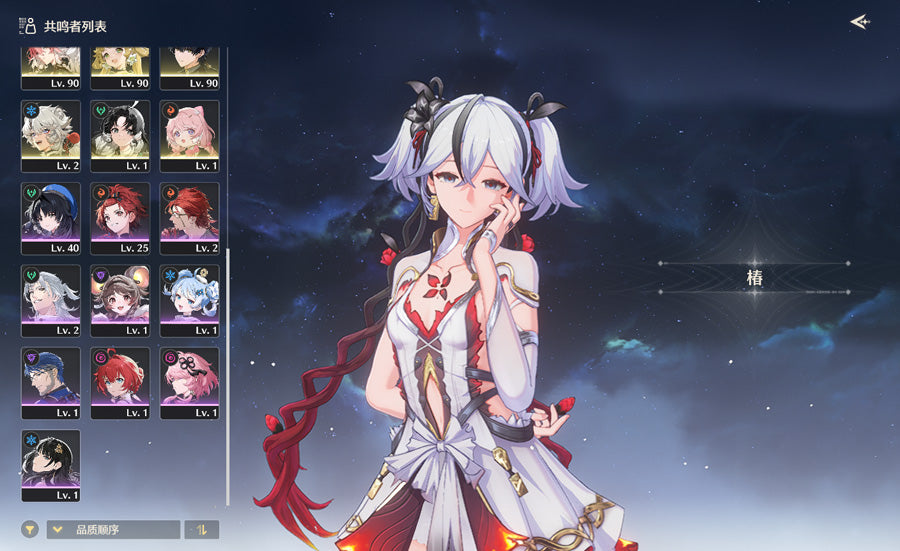Close the resonator list with the back arrow

click(858, 22)
